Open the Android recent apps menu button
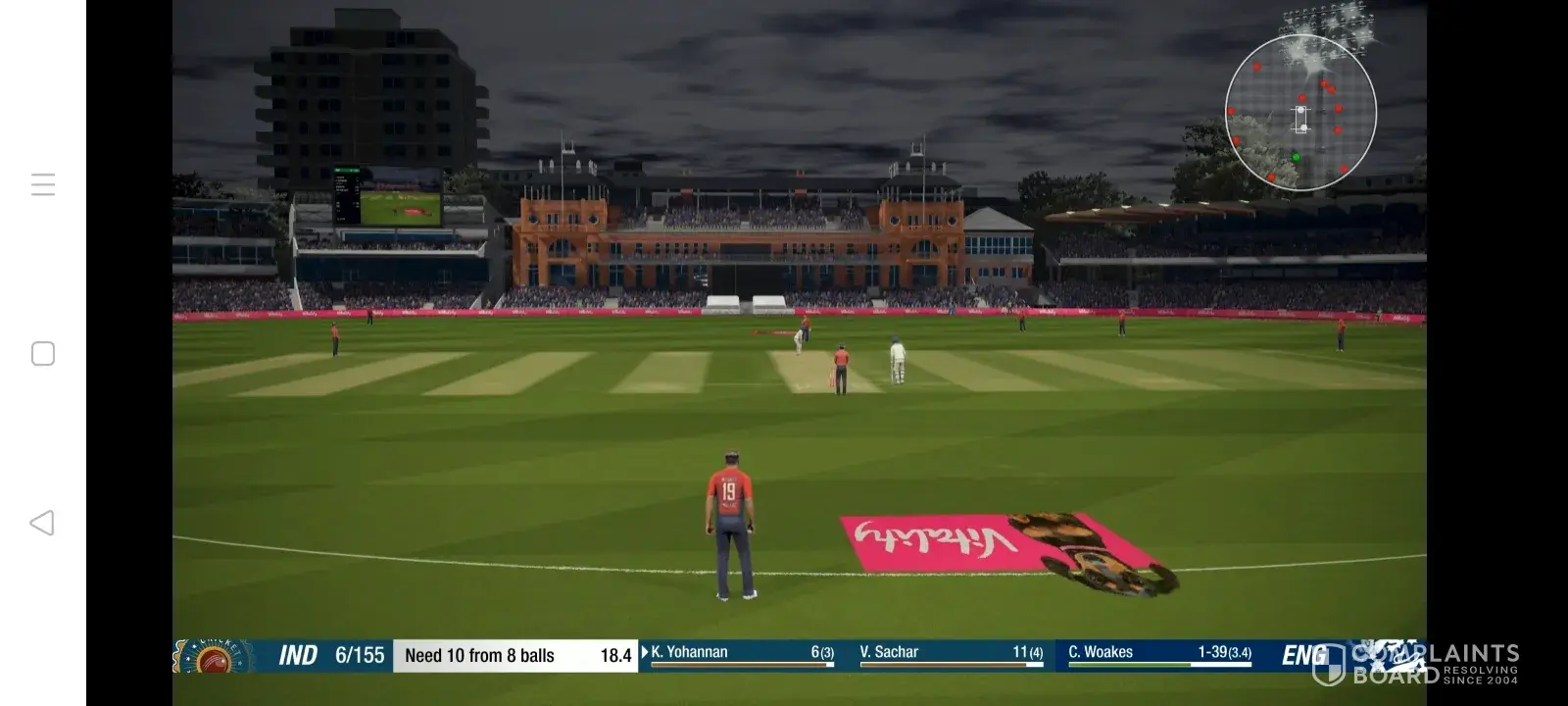Viewport: 1568px width, 706px height. 43,184
